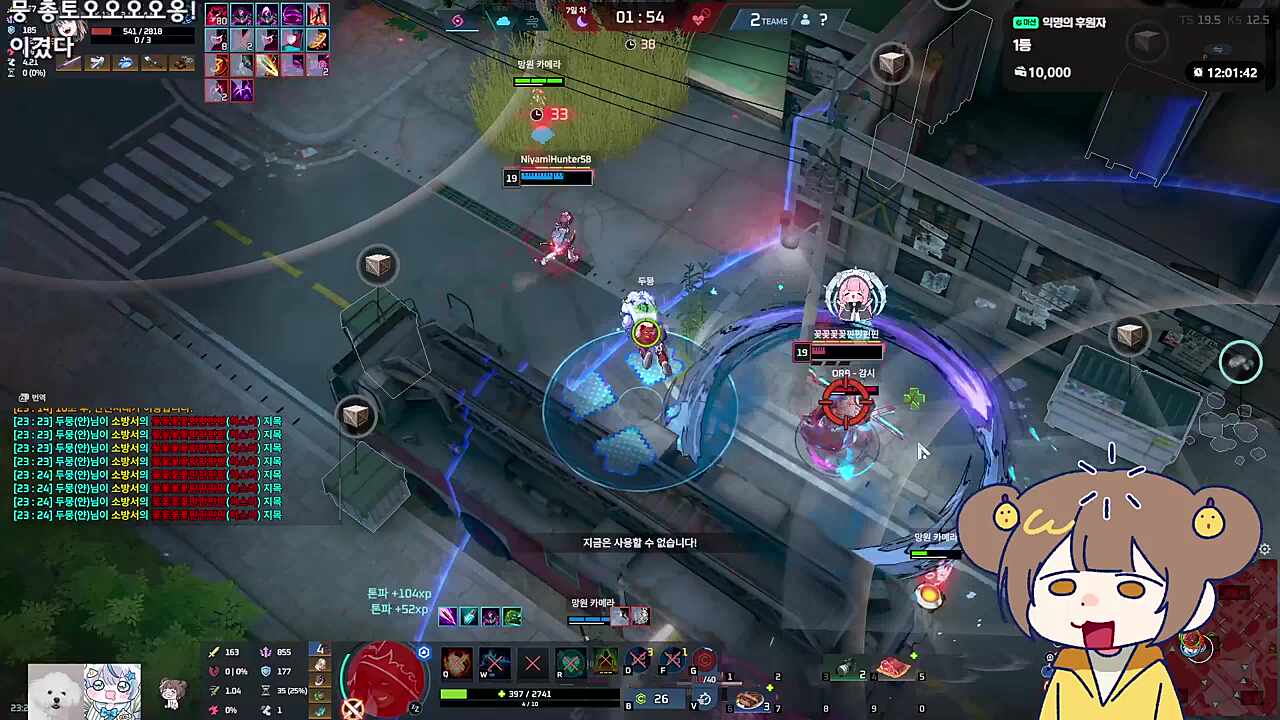This screenshot has height=720, width=1280.
Task: Open the ? help menu at the top
Action: pos(822,20)
